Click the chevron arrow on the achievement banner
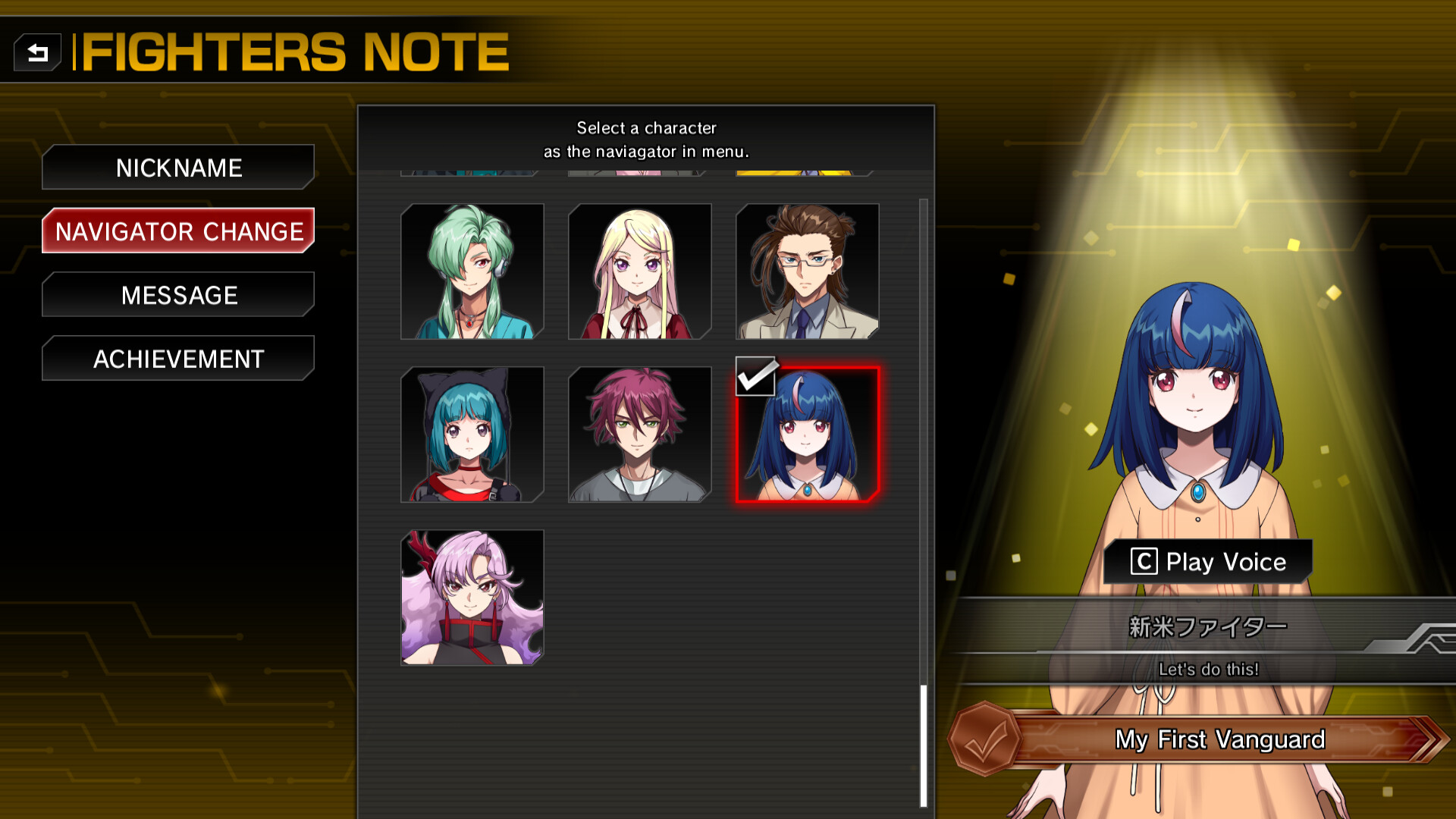The width and height of the screenshot is (1456, 819). (1432, 740)
